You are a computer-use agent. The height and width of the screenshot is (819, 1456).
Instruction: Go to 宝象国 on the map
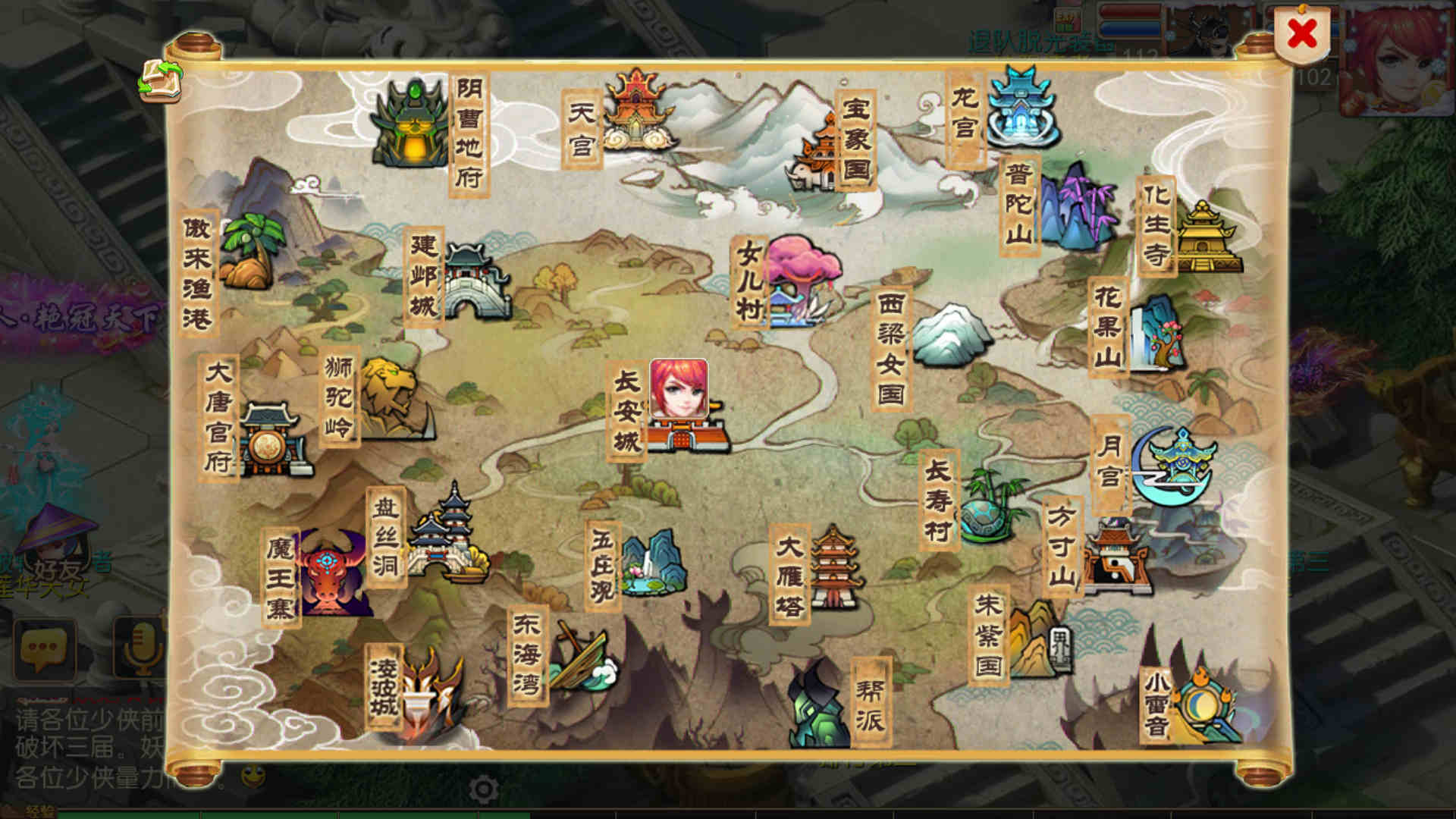817,155
